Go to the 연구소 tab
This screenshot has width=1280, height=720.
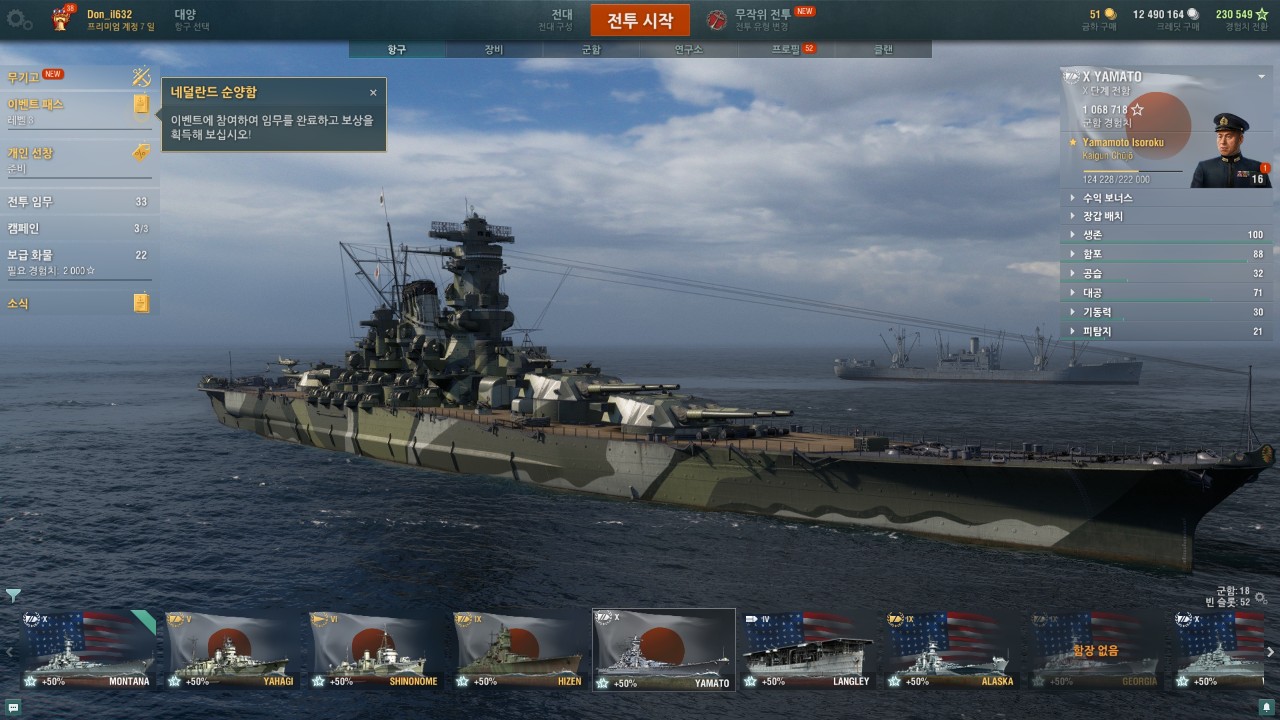coord(688,49)
